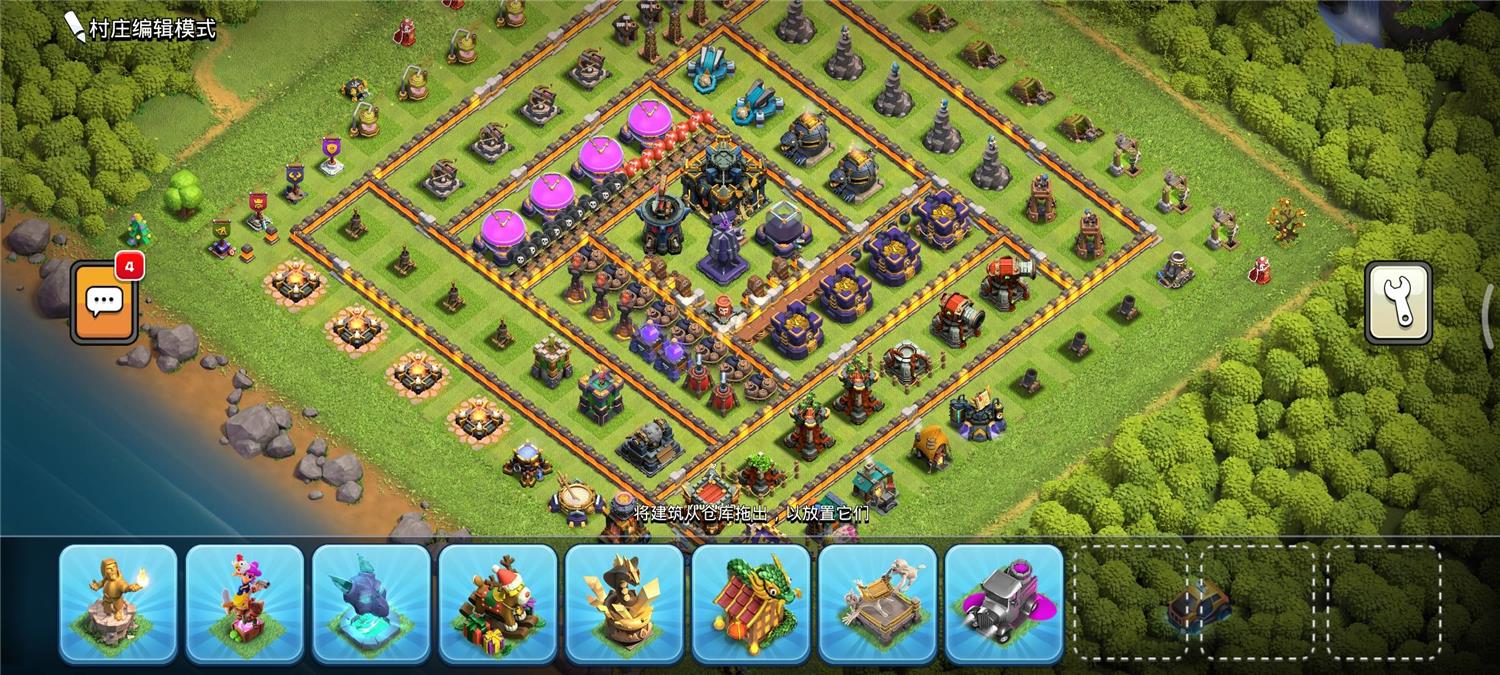This screenshot has height=675, width=1500.
Task: Select the golden statue holding a flame
Action: (118, 603)
